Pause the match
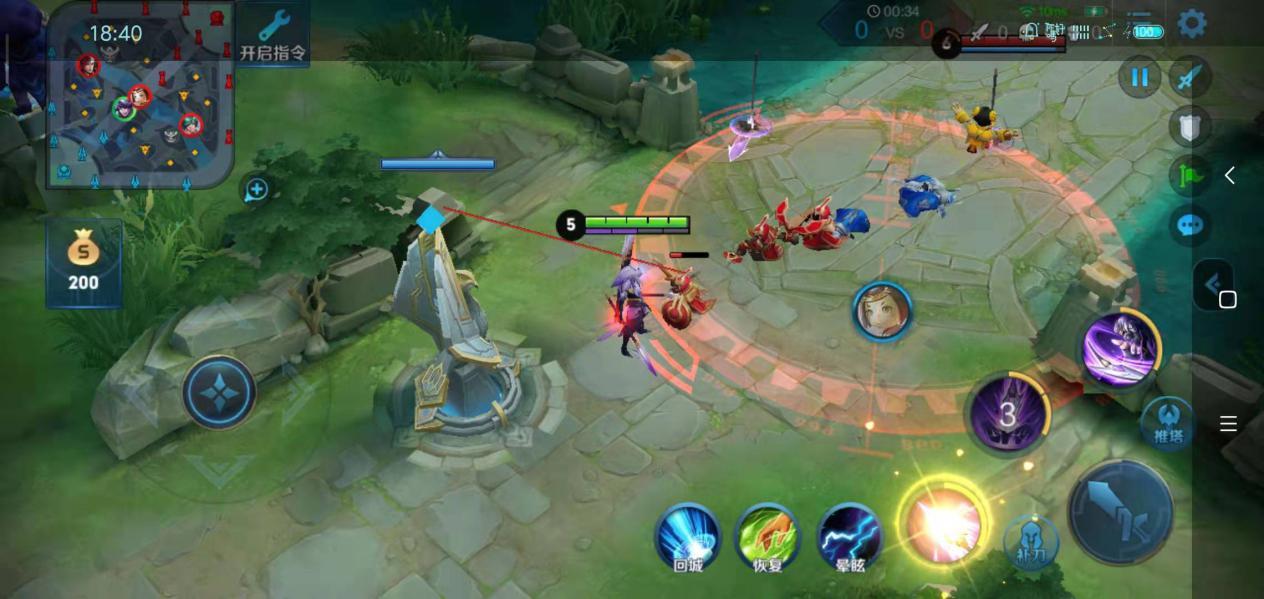Image resolution: width=1264 pixels, height=599 pixels. pyautogui.click(x=1139, y=77)
